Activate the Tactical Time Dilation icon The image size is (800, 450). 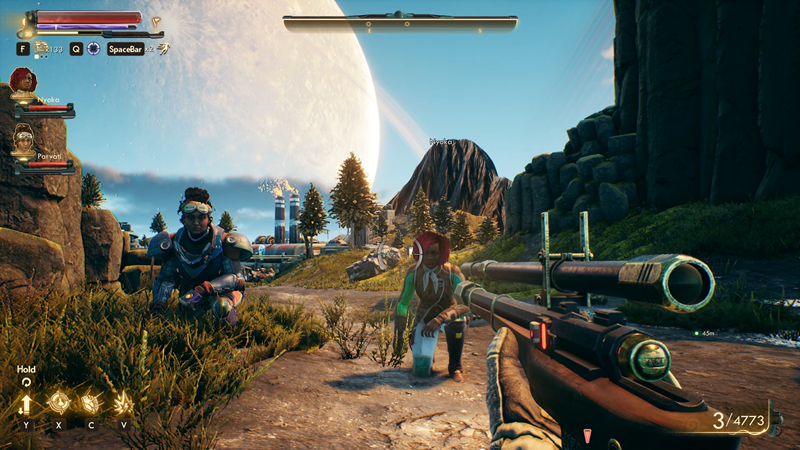93,48
